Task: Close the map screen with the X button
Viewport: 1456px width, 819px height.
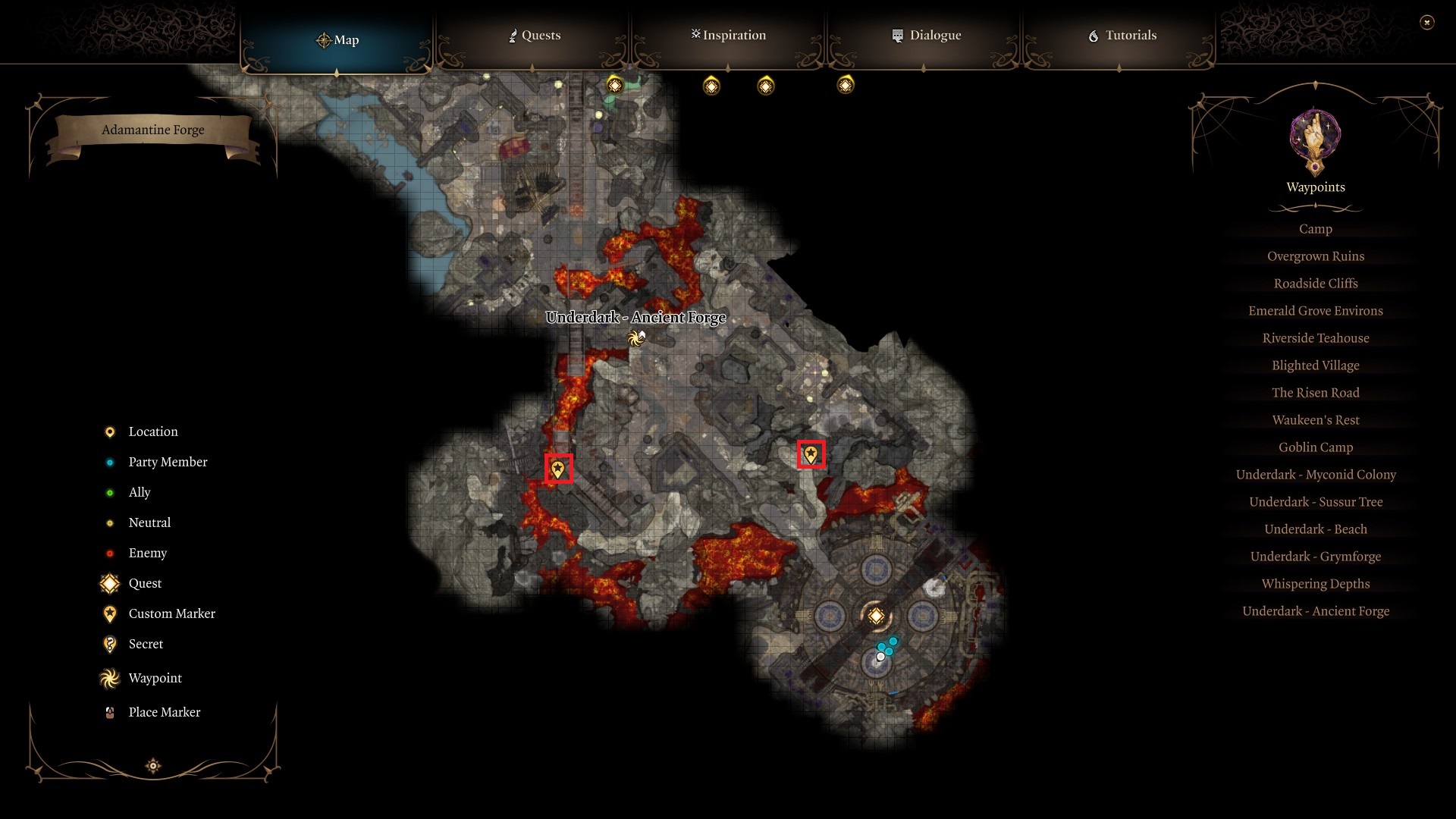Action: [1429, 23]
